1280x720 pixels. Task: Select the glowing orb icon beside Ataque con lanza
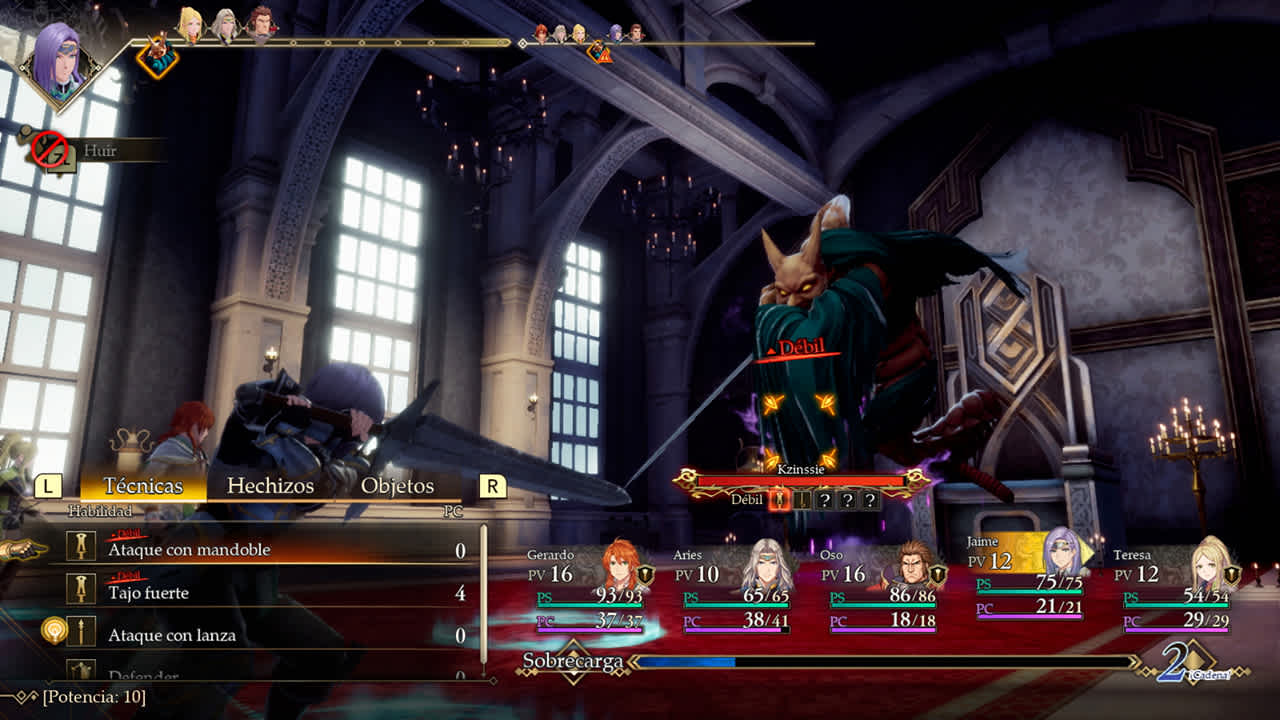pos(53,631)
